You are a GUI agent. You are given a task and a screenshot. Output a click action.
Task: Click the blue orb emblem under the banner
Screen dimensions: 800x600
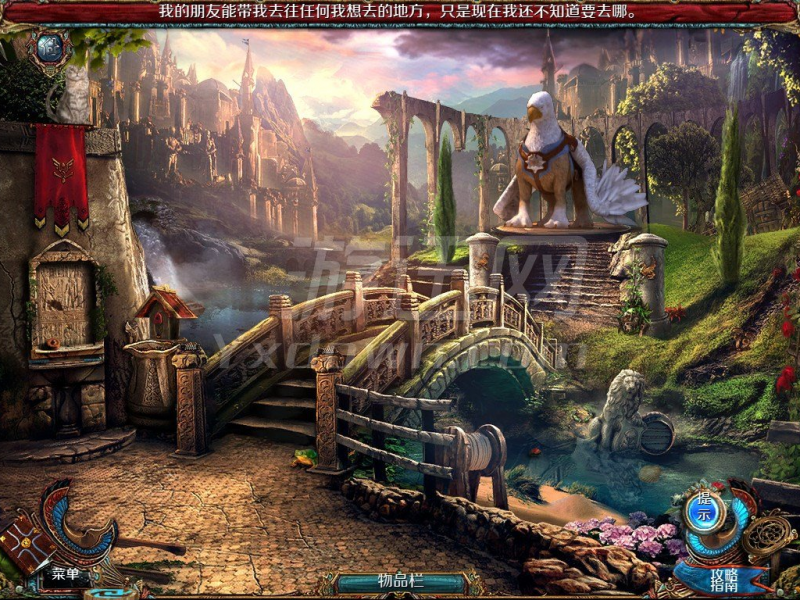click(x=48, y=46)
